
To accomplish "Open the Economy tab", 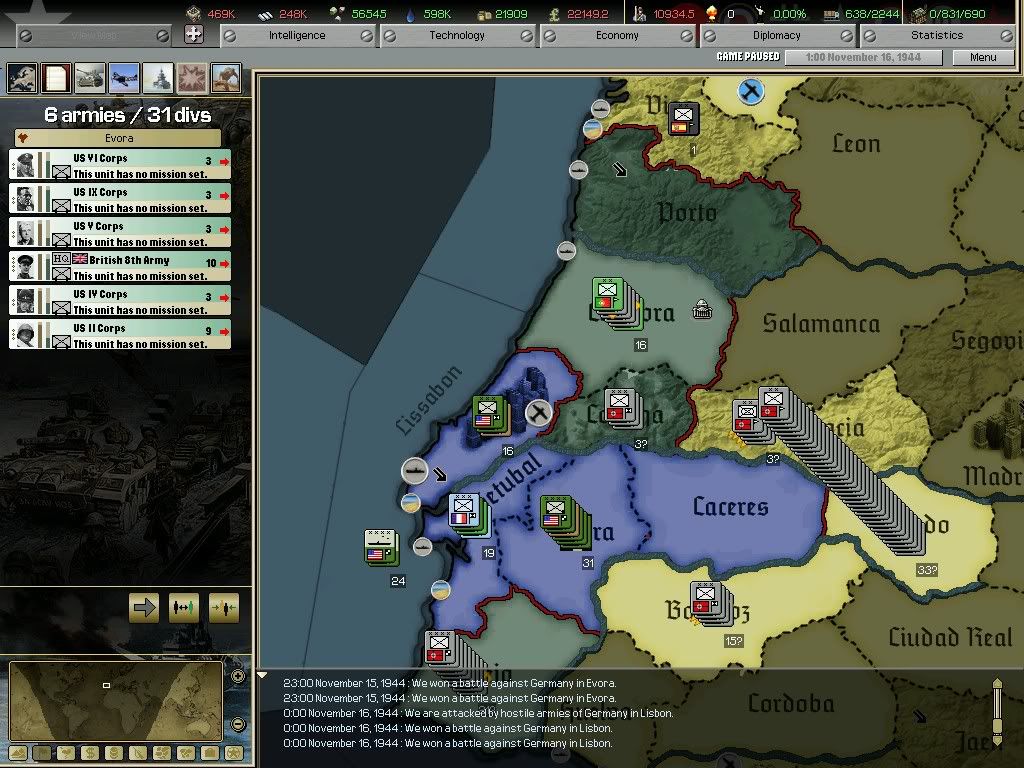I will 617,36.
